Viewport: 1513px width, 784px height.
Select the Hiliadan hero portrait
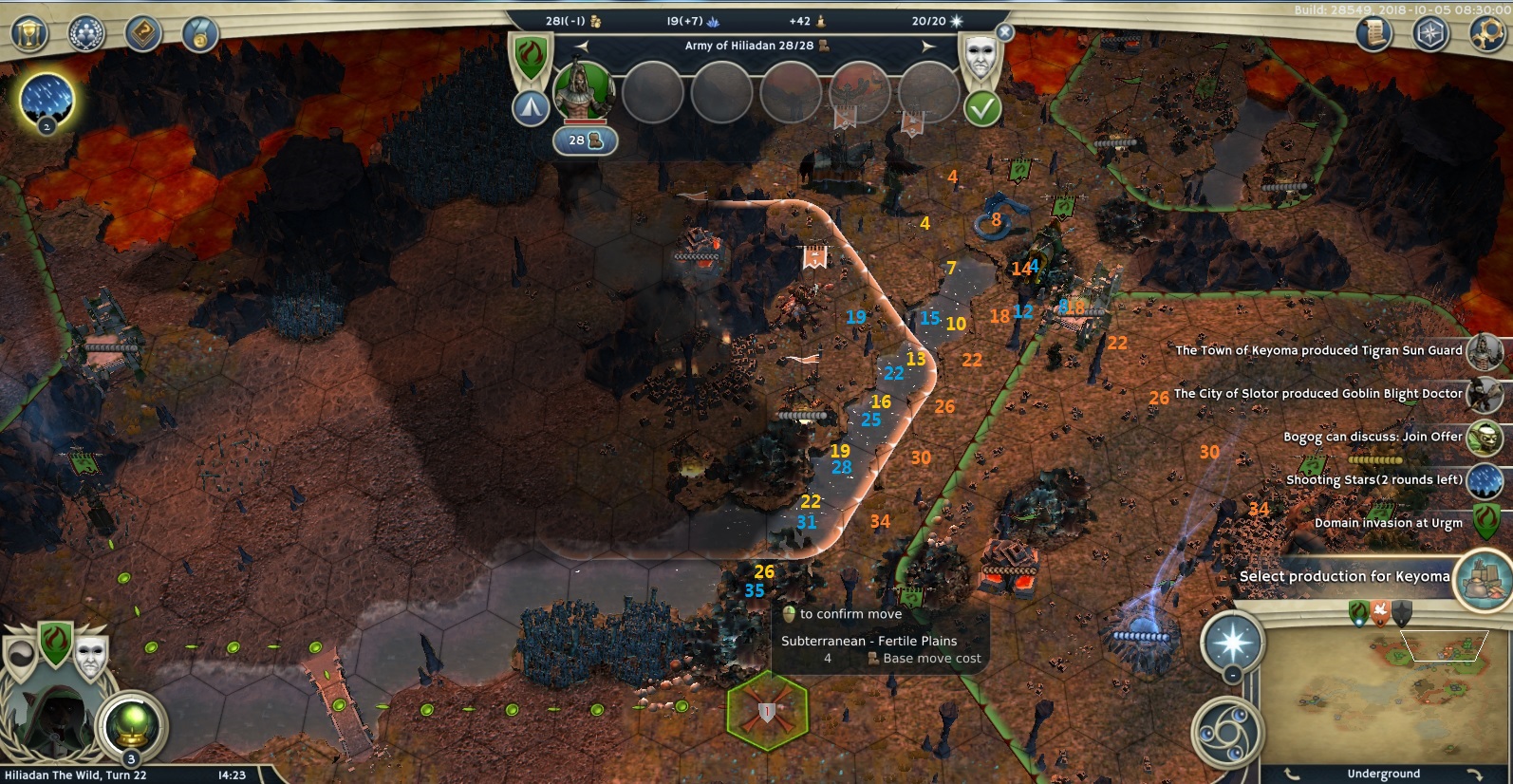click(583, 91)
